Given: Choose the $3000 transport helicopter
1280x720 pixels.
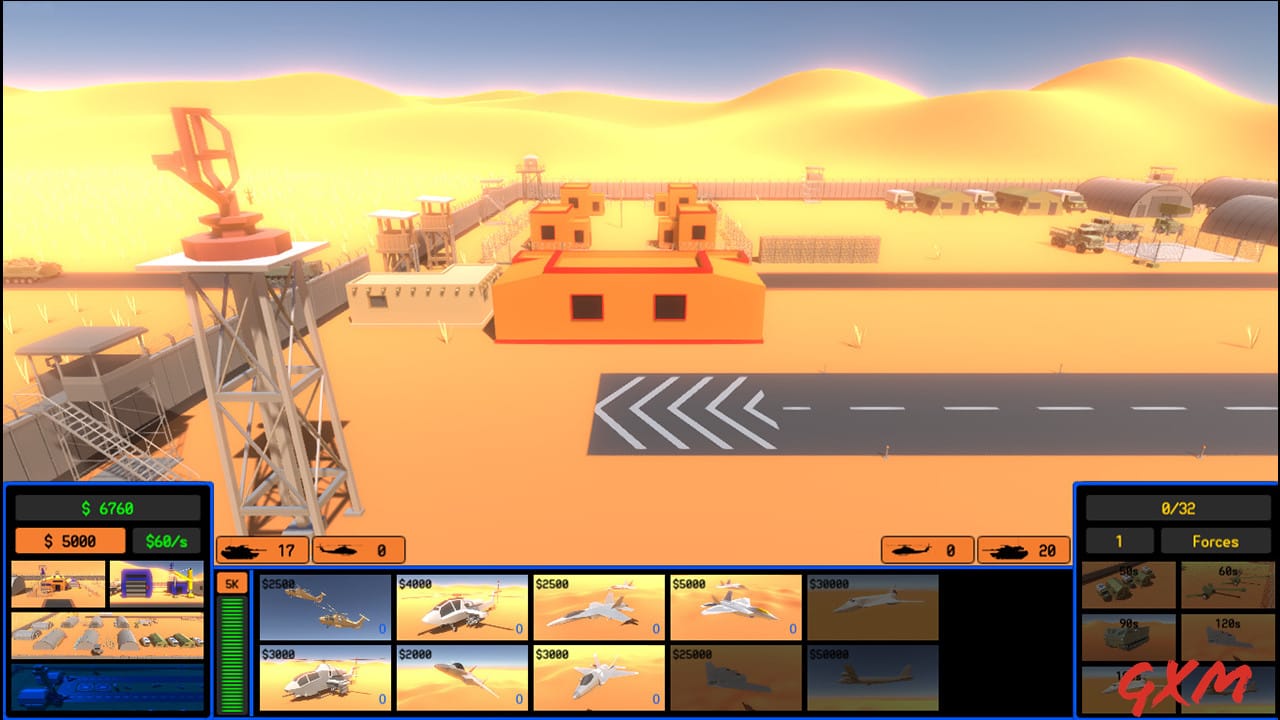Looking at the screenshot, I should pyautogui.click(x=325, y=680).
